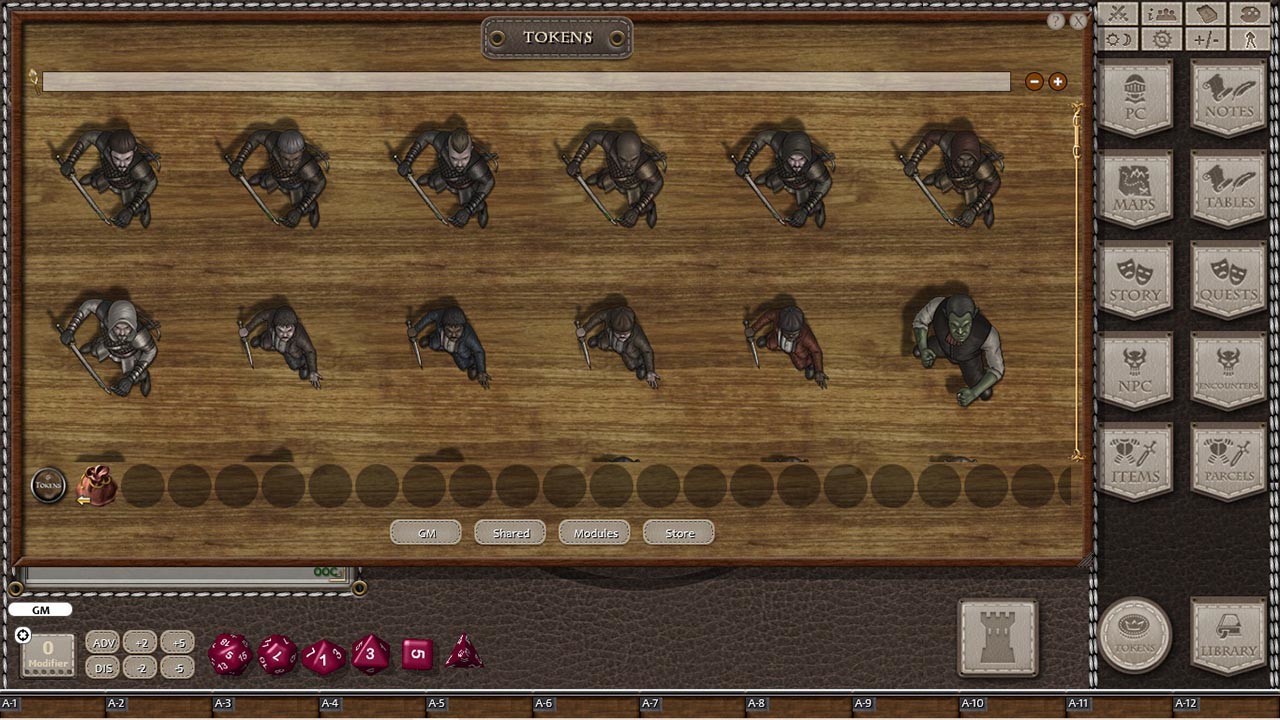
Task: Click the sun and moon lighting icon
Action: pyautogui.click(x=1117, y=38)
